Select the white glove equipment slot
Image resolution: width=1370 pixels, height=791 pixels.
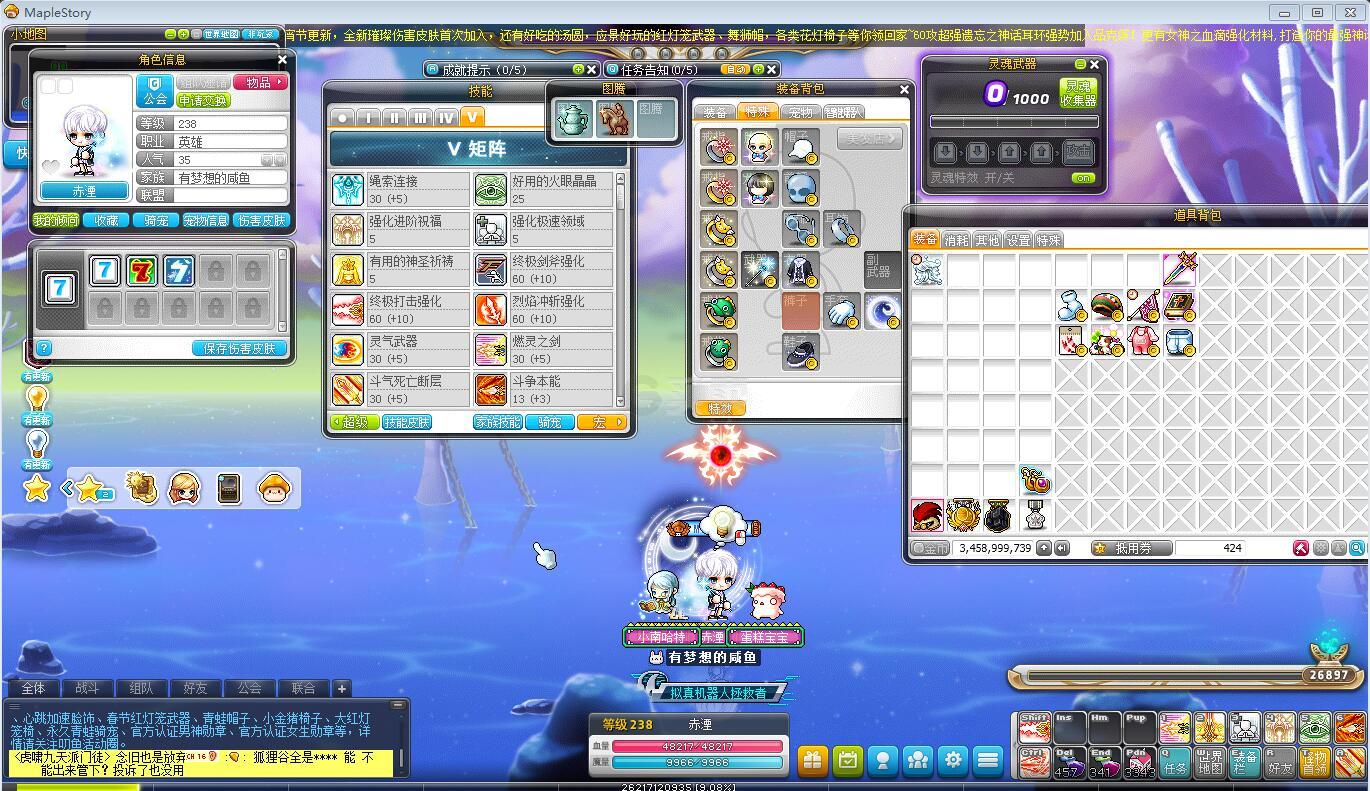click(x=842, y=310)
